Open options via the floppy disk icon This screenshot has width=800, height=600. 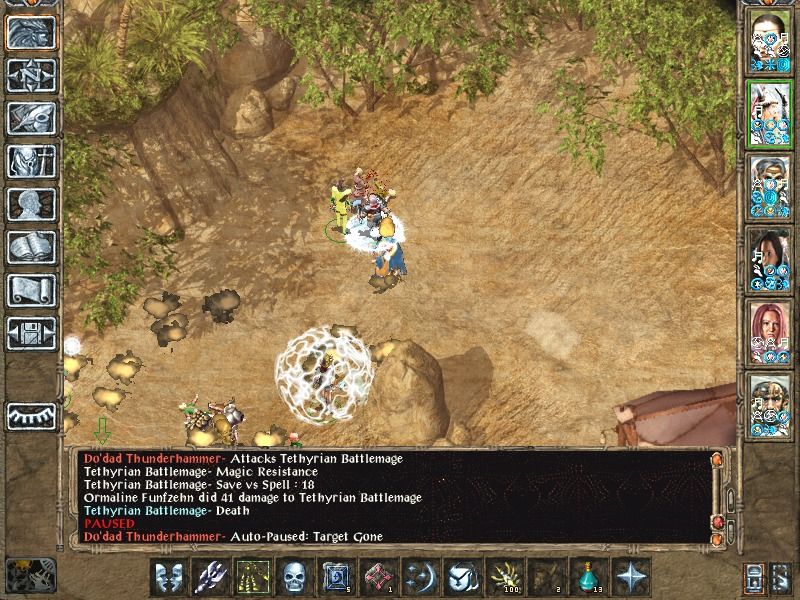pos(32,333)
